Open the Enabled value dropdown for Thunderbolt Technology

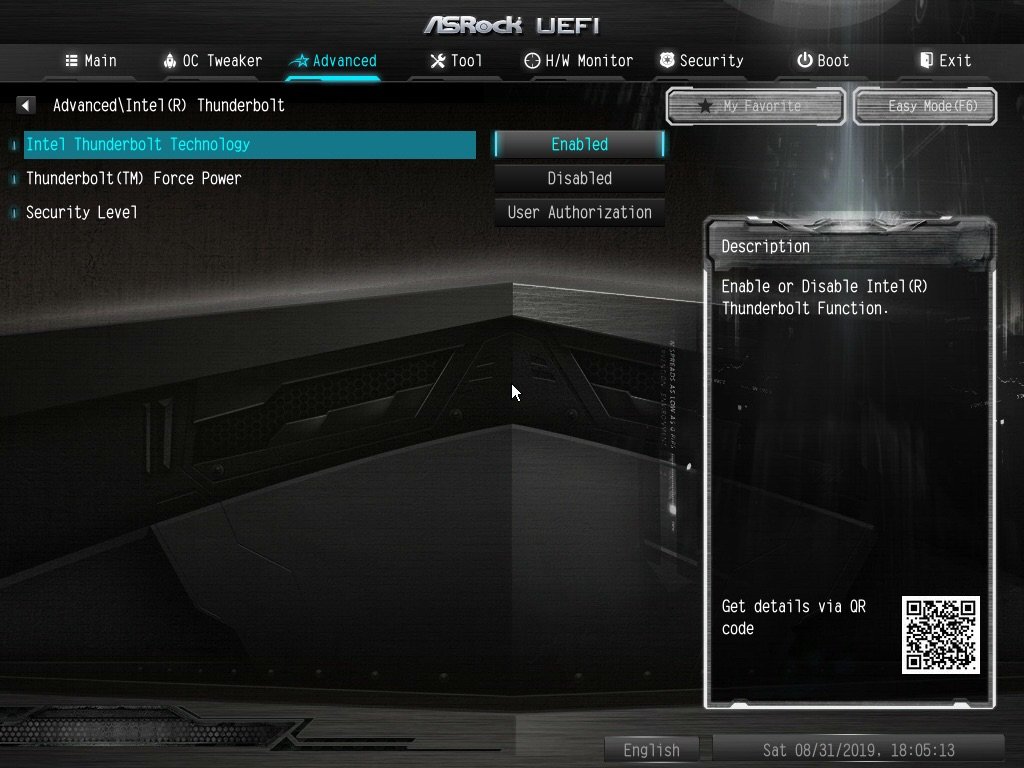pyautogui.click(x=579, y=144)
